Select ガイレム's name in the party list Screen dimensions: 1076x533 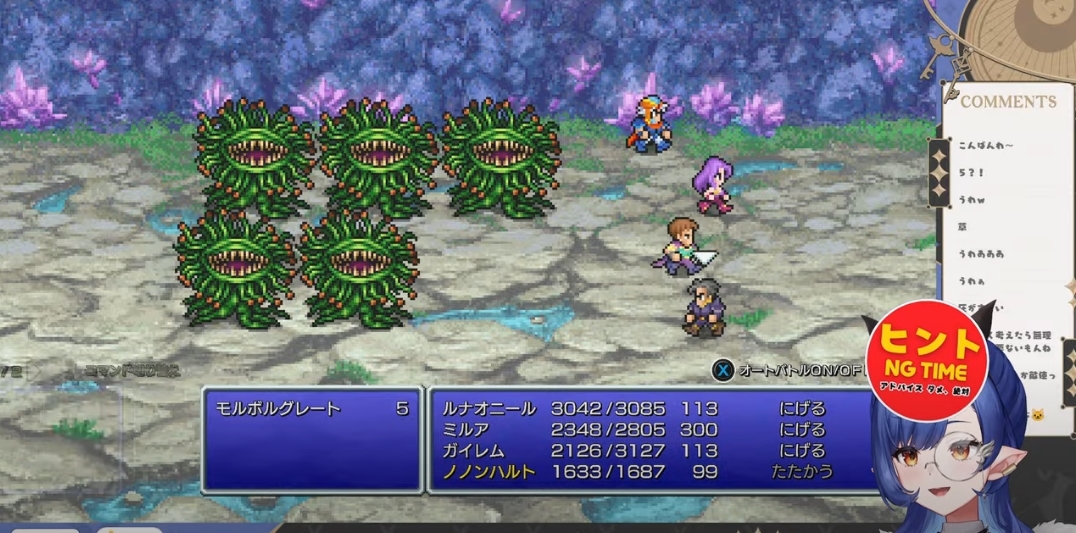click(x=473, y=451)
